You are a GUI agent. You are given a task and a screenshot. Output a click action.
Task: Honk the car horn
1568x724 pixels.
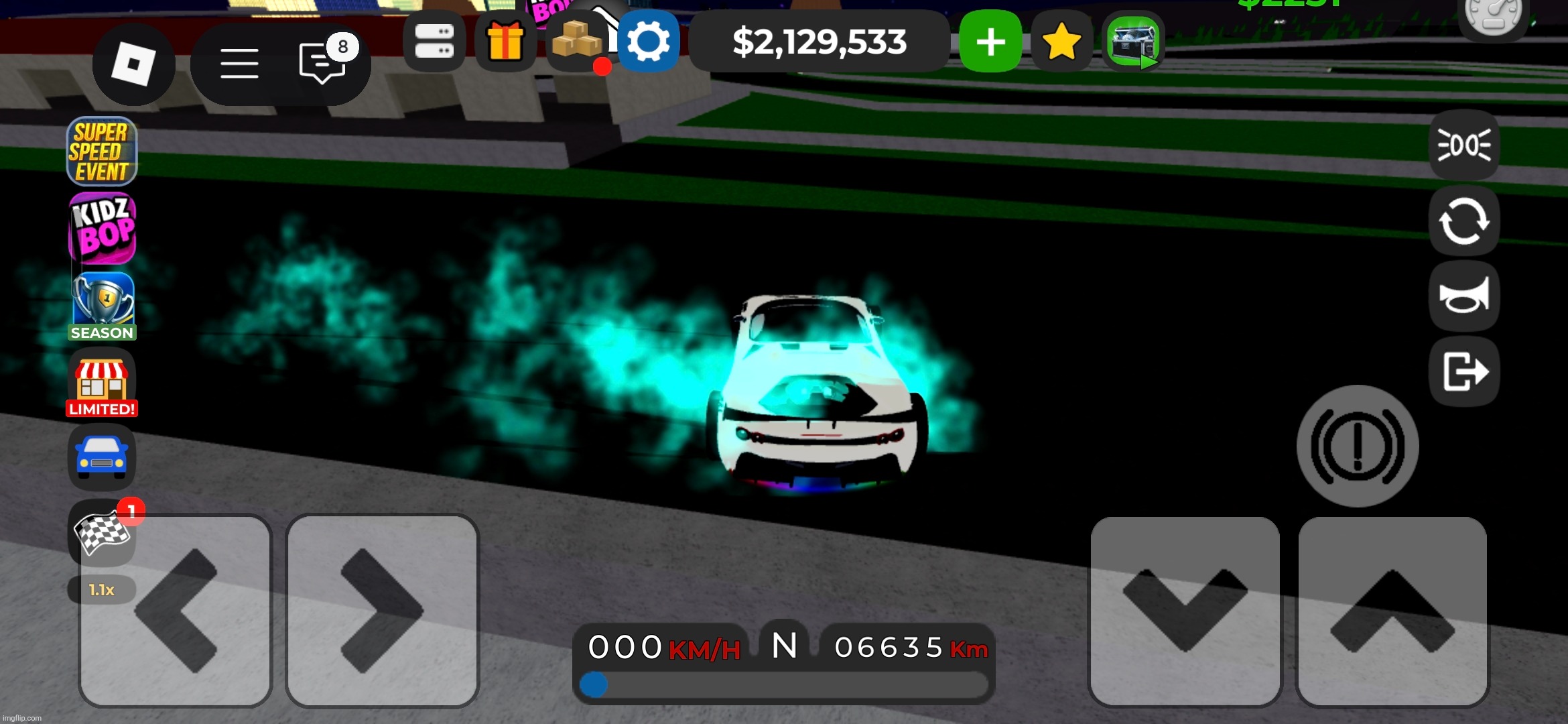tap(1464, 296)
